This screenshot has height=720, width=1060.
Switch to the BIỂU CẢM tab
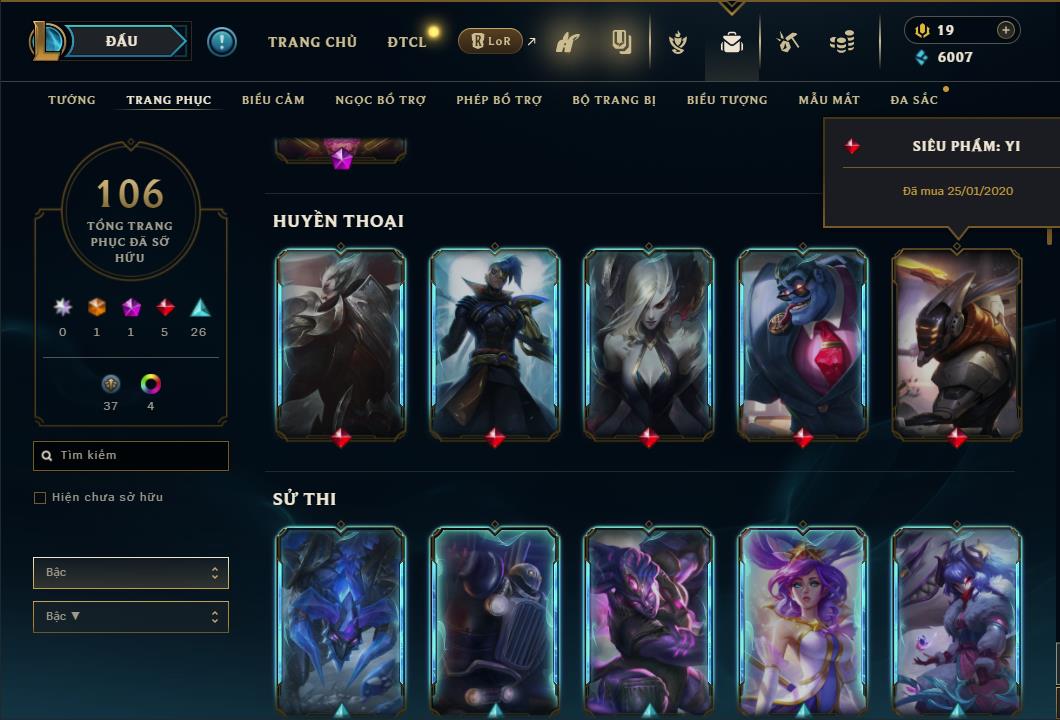pos(273,100)
